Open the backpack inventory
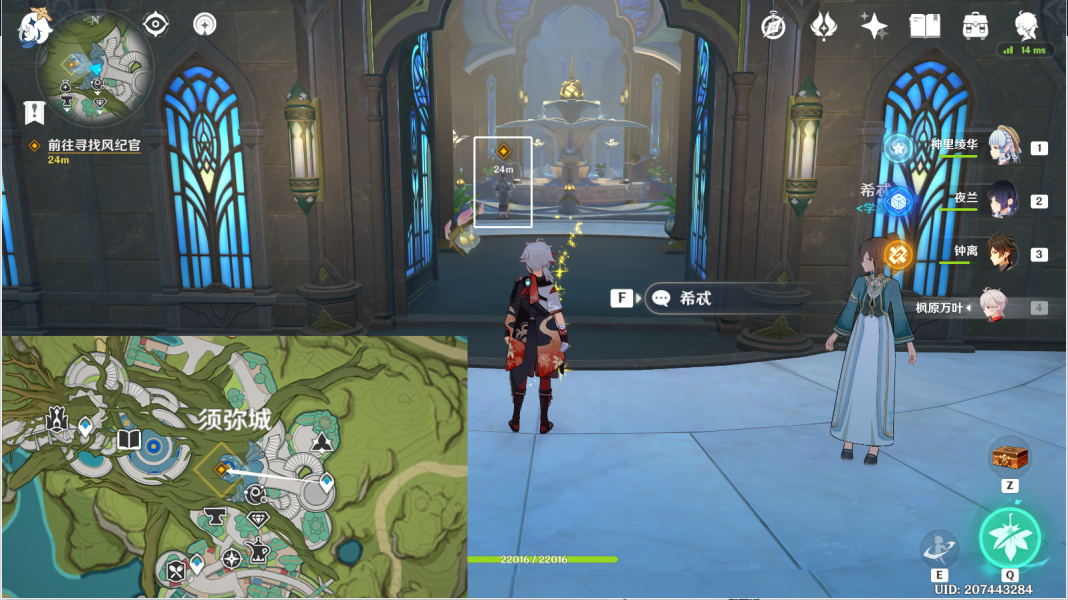The image size is (1068, 600). [975, 26]
